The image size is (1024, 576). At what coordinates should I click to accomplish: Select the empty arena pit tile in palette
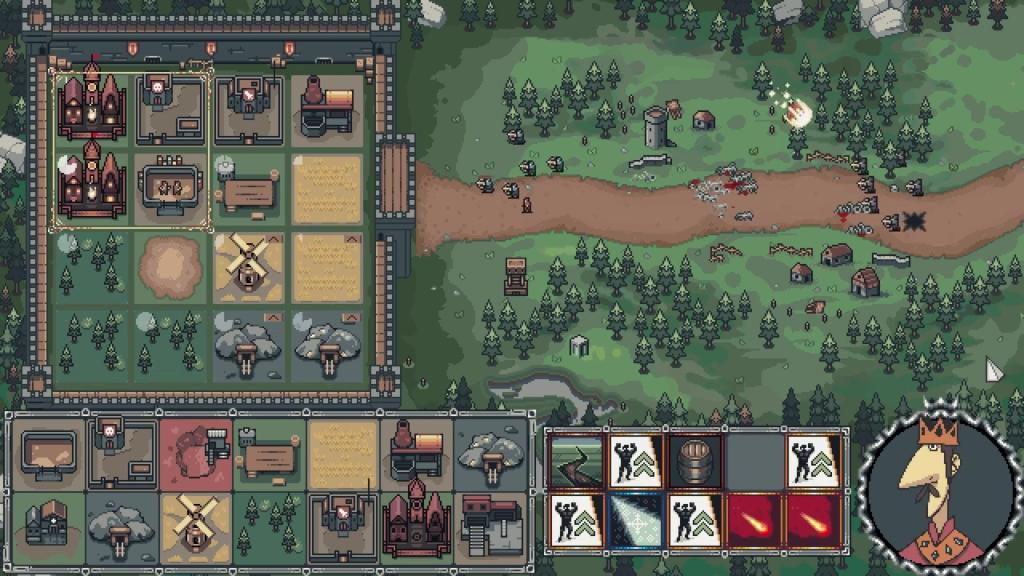pos(49,454)
